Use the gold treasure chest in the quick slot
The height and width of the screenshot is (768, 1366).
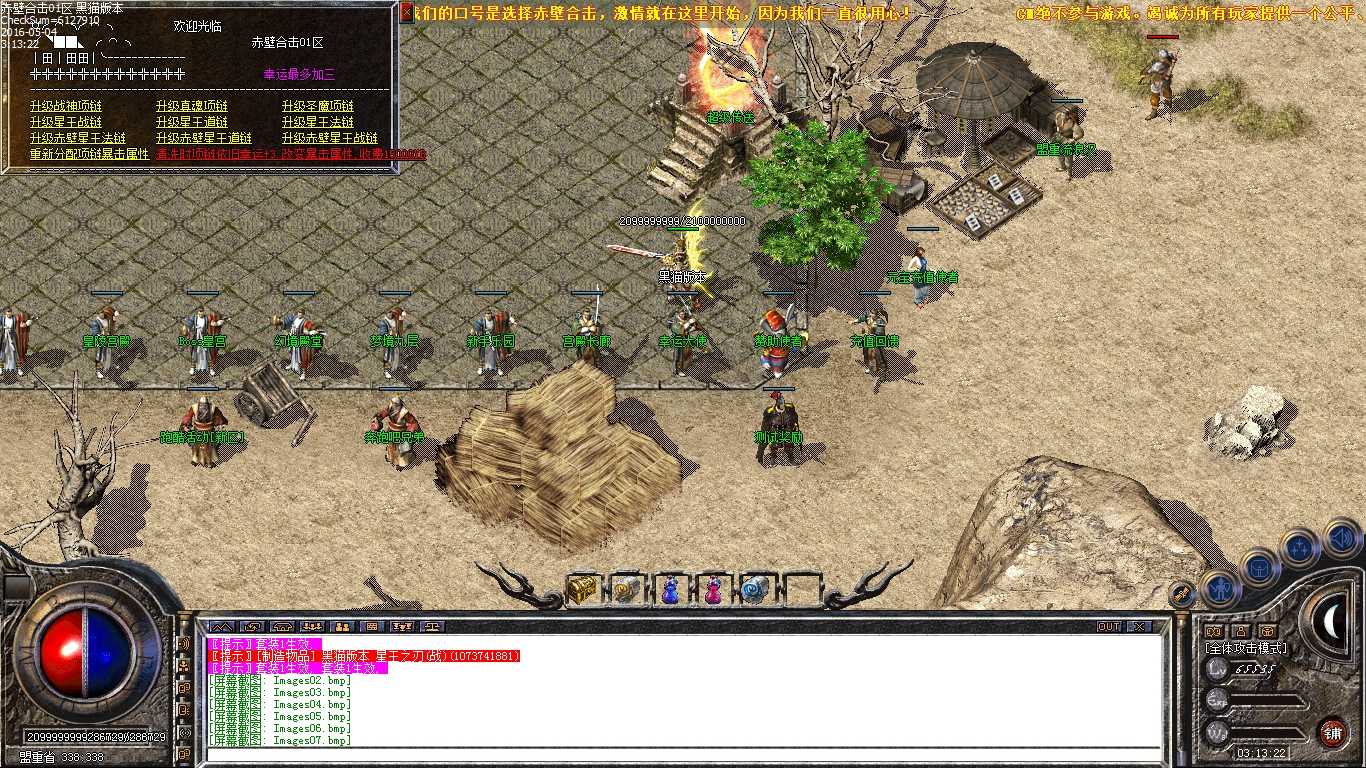coord(583,590)
